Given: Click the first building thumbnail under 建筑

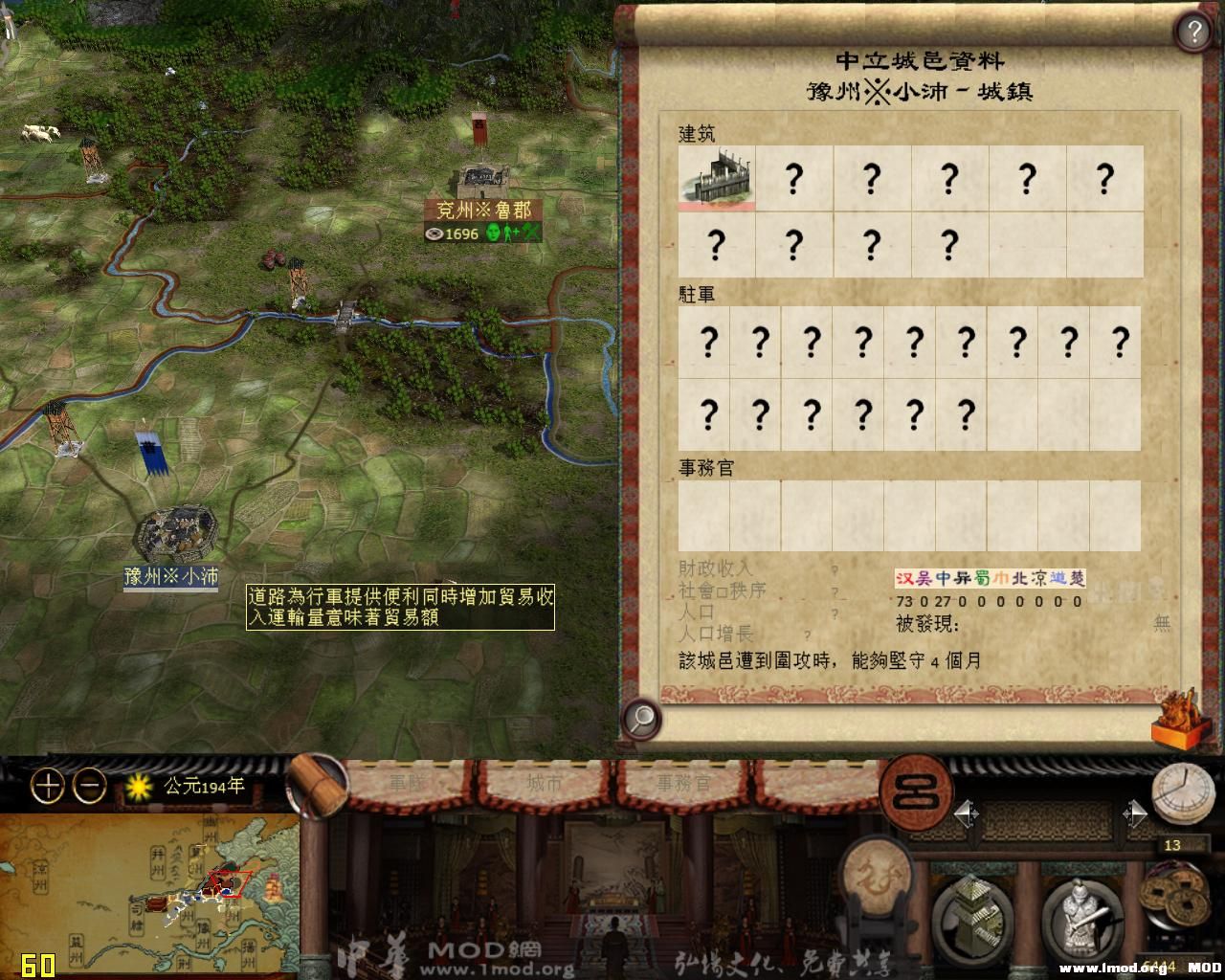Looking at the screenshot, I should pos(717,178).
